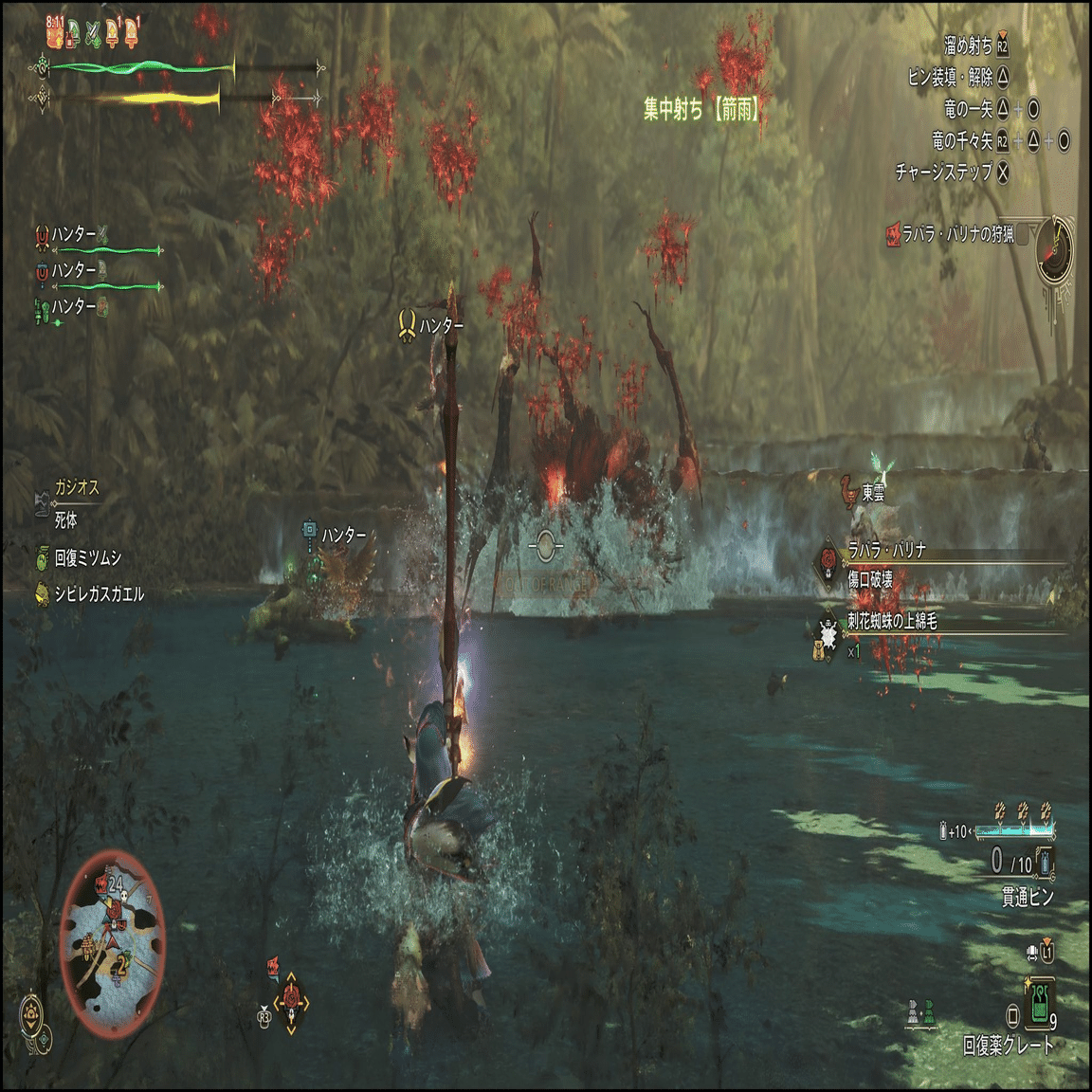
Task: Select the 回復薬グレート item slot
Action: (x=1041, y=1006)
